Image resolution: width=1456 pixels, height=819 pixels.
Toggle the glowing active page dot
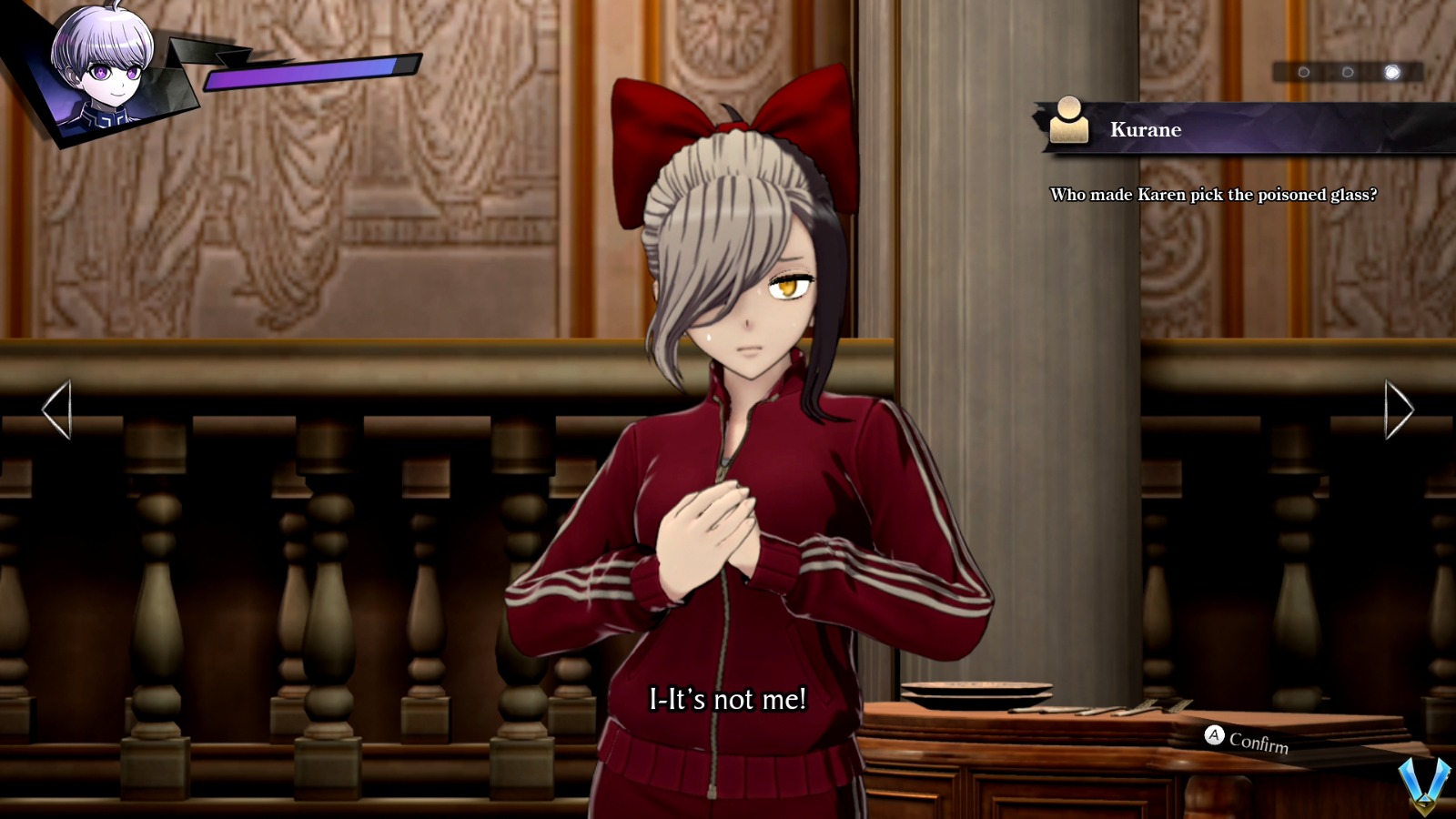click(x=1390, y=70)
